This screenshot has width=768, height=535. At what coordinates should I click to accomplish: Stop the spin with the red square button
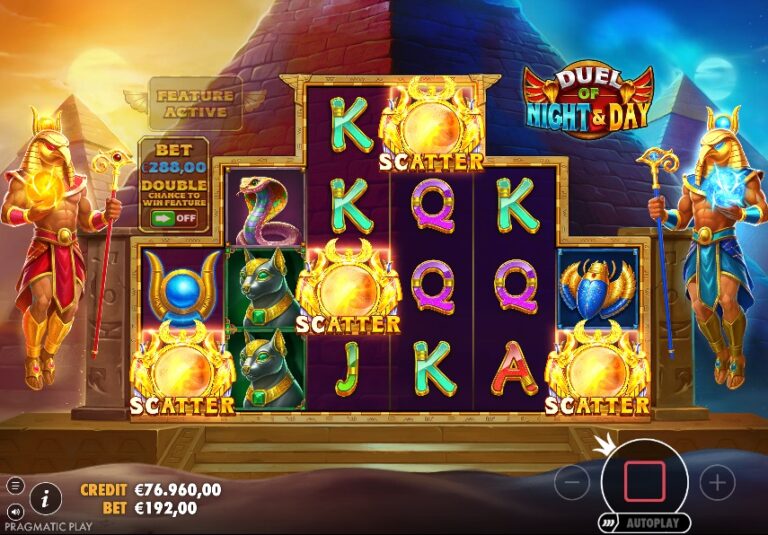coord(644,482)
